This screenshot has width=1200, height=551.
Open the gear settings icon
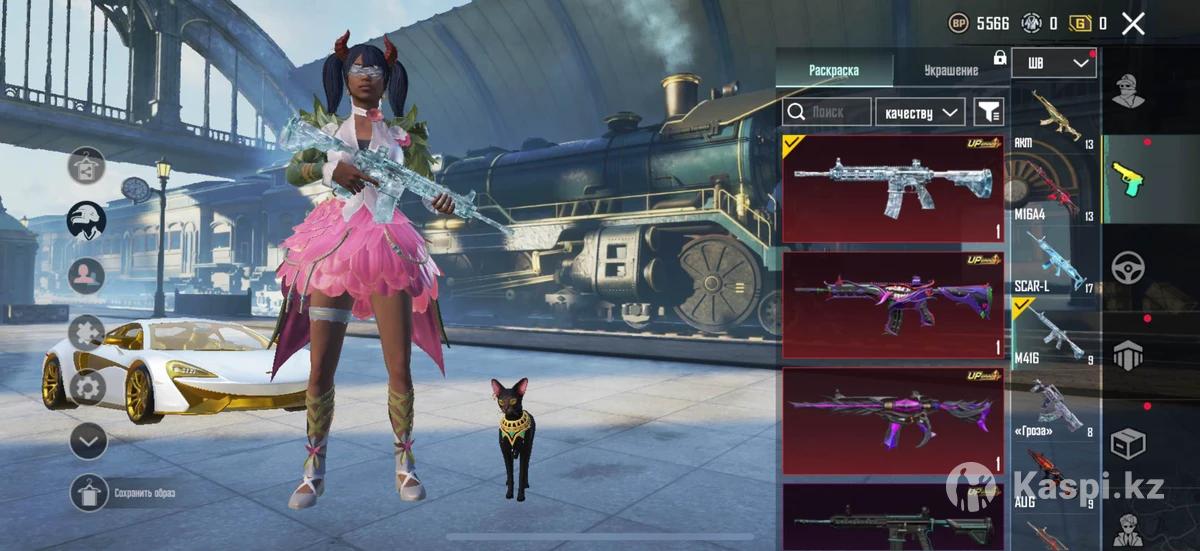[x=88, y=386]
